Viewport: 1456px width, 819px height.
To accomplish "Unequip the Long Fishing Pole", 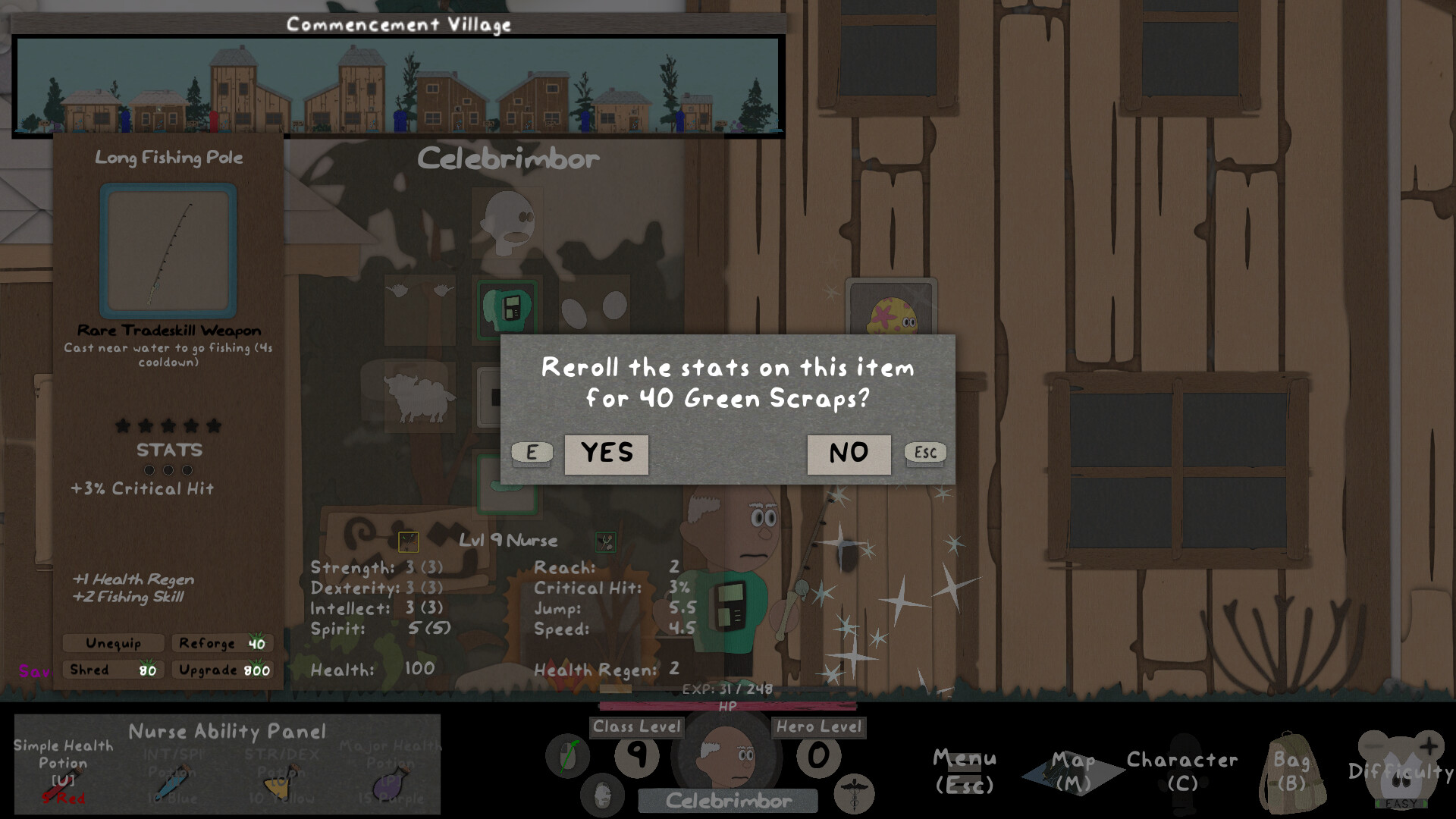I will click(x=114, y=643).
